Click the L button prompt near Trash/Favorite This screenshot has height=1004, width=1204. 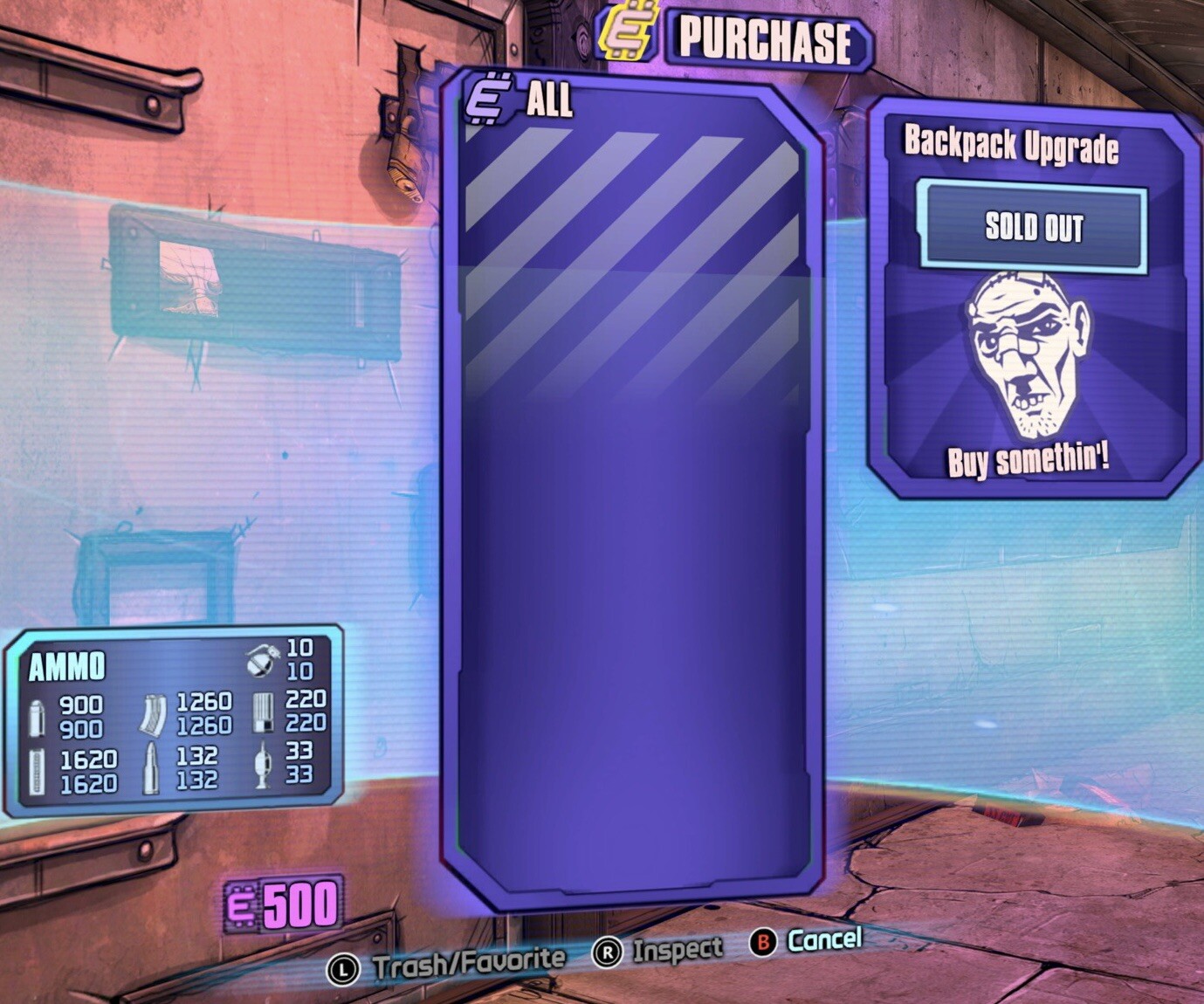[x=344, y=966]
